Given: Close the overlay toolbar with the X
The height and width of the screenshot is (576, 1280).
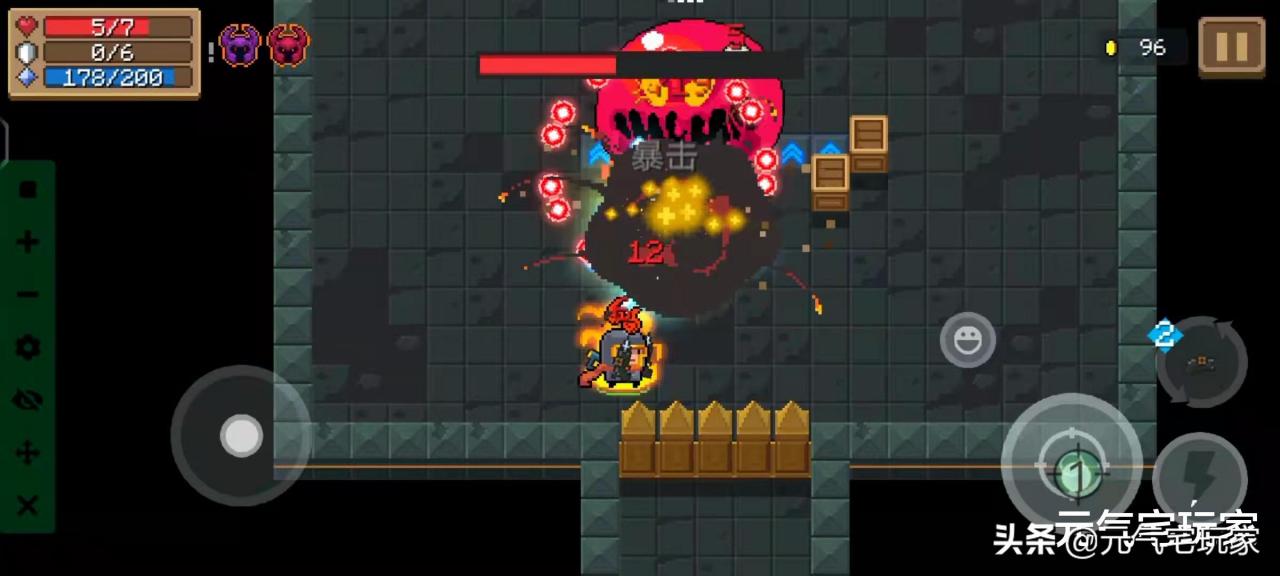Looking at the screenshot, I should tap(28, 505).
